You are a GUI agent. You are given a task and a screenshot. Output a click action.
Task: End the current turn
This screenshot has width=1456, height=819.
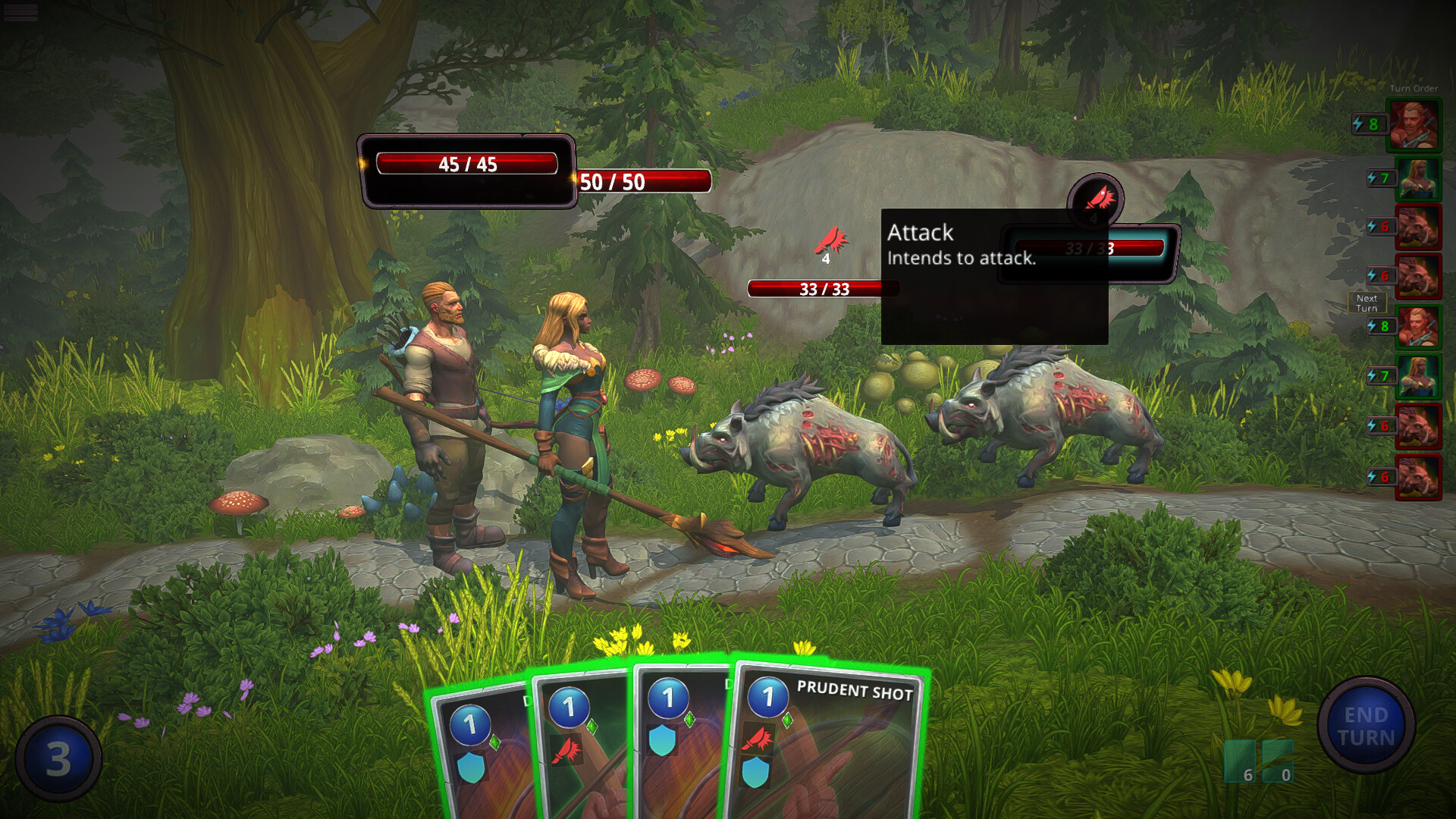pos(1366,726)
